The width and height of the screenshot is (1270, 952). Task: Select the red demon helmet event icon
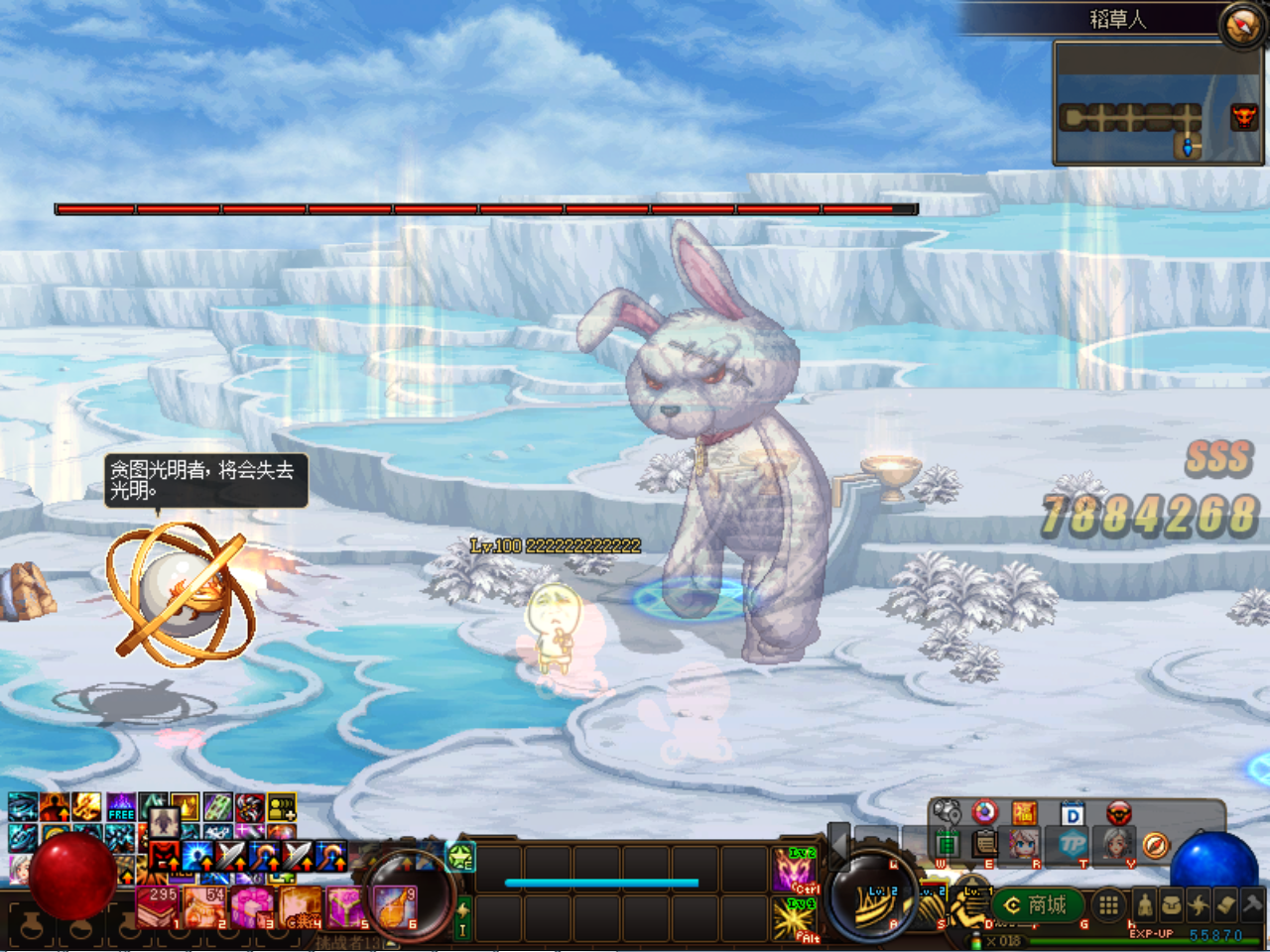click(1119, 813)
